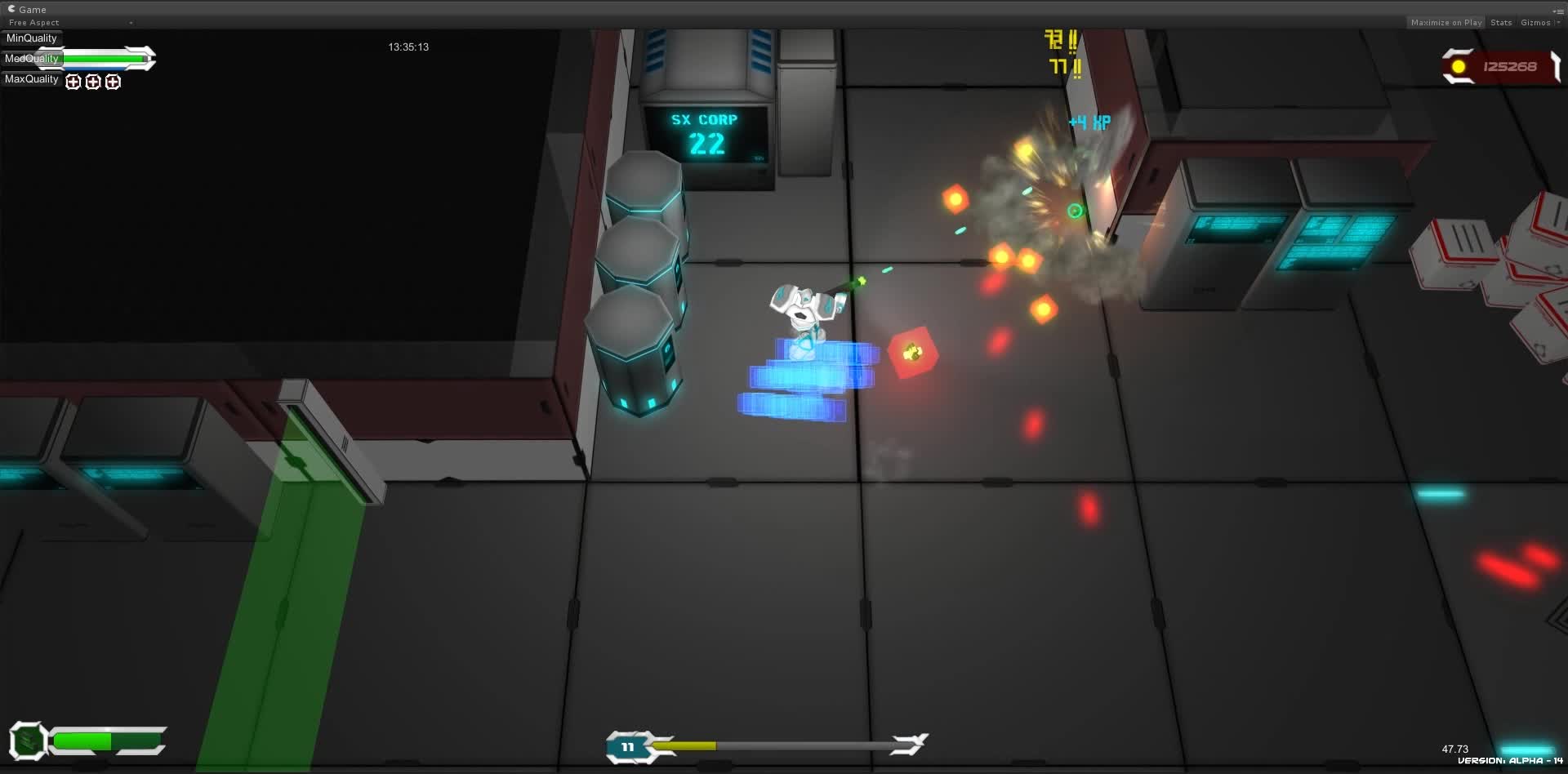The width and height of the screenshot is (1568, 774).
Task: Click the third health pack icon in HUD
Action: [x=114, y=82]
